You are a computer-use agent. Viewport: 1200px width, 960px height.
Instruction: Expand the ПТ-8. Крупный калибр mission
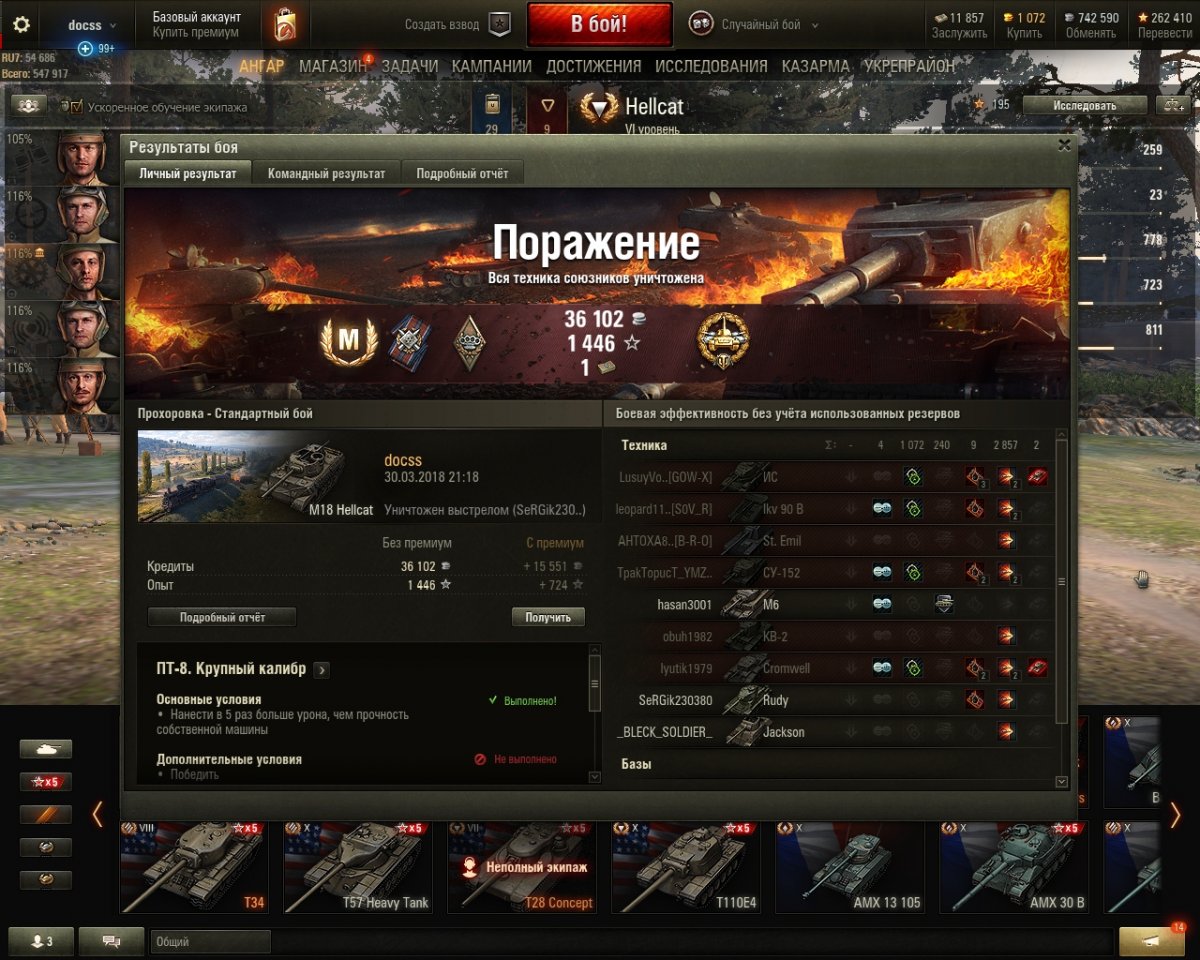click(323, 670)
